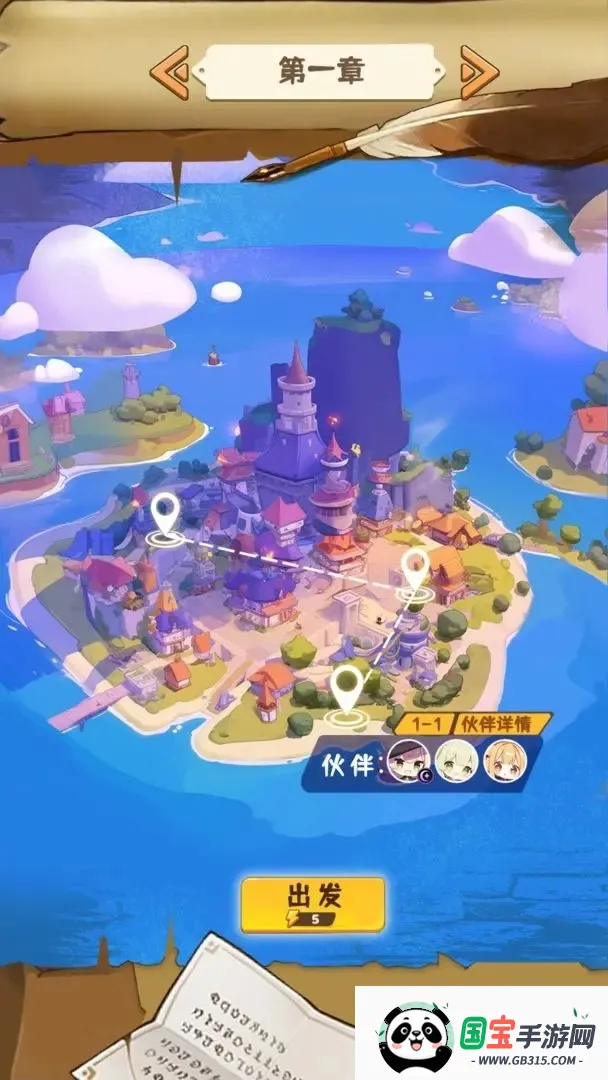Go to the previous chapter with the left arrow

169,71
